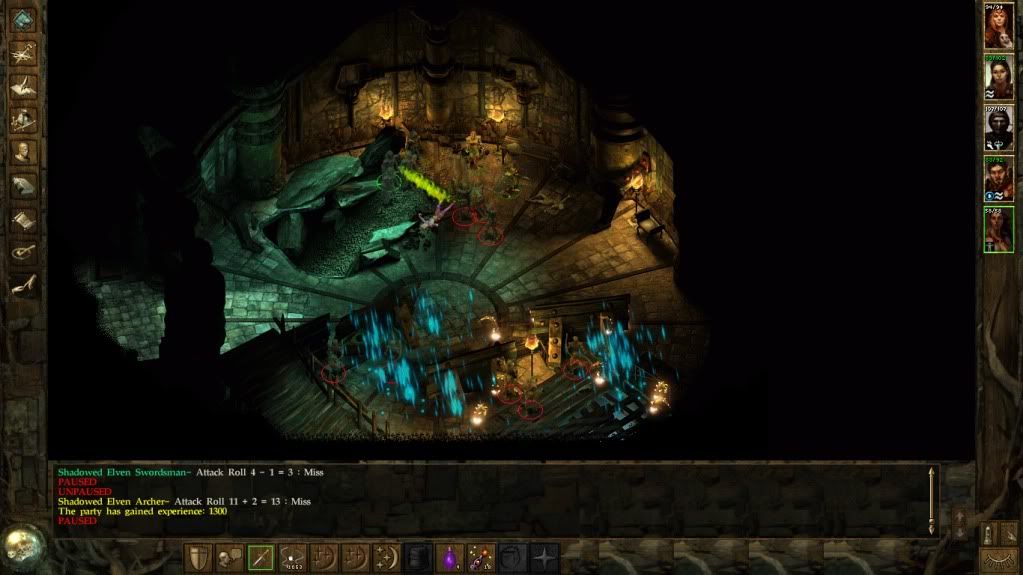Select the dark-haired second party portrait
Image resolution: width=1023 pixels, height=575 pixels.
tap(998, 77)
